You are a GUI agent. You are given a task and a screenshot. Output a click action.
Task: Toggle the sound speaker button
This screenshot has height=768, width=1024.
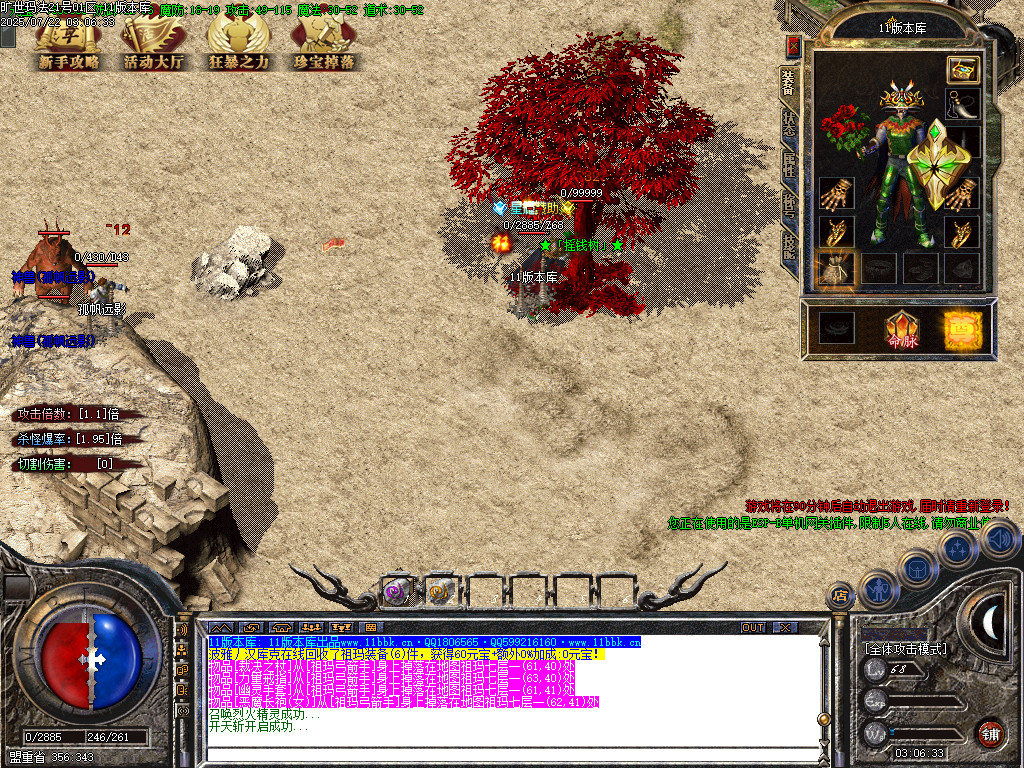click(999, 540)
